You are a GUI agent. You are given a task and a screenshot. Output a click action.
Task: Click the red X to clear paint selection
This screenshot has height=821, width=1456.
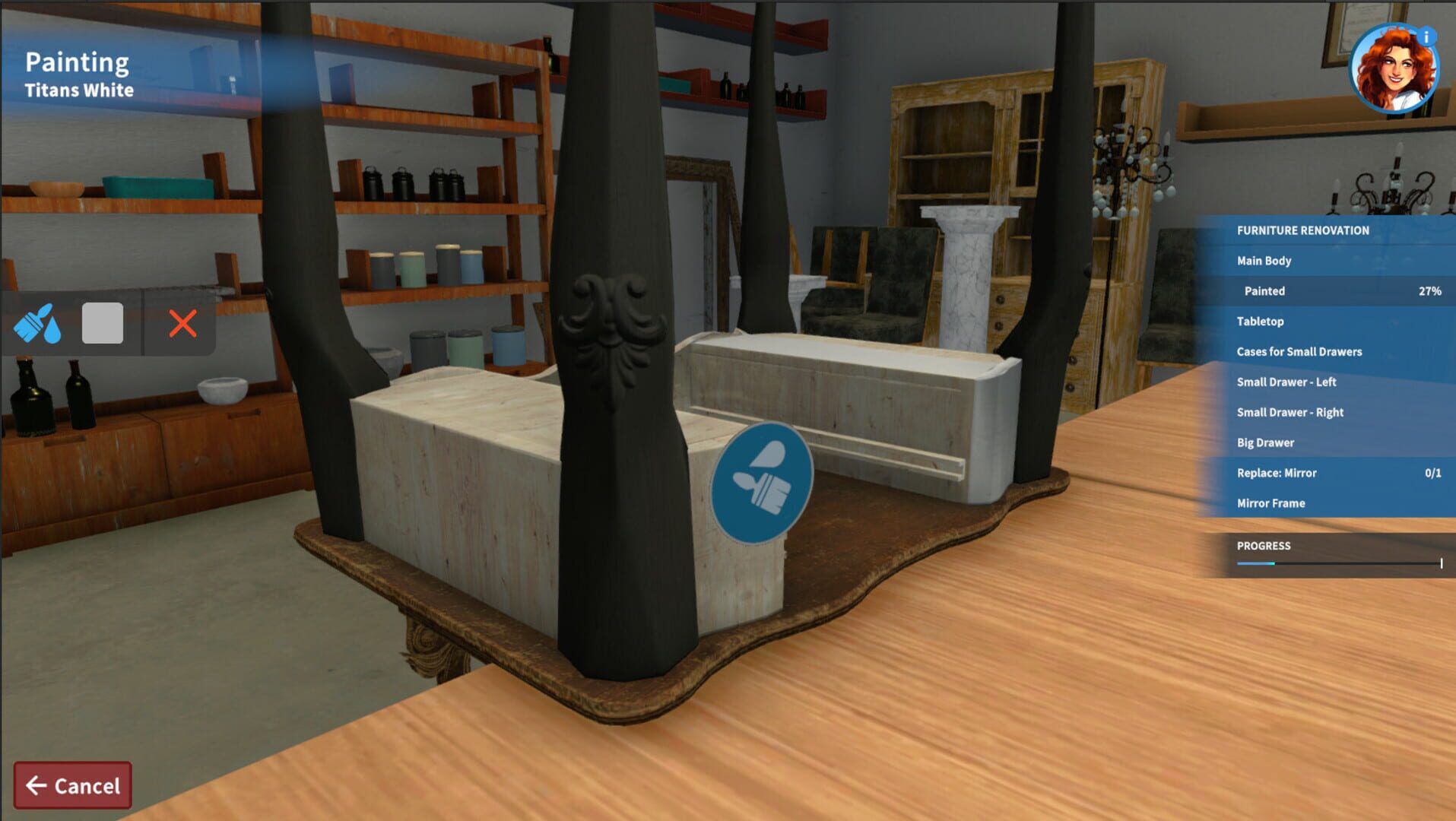[x=182, y=323]
